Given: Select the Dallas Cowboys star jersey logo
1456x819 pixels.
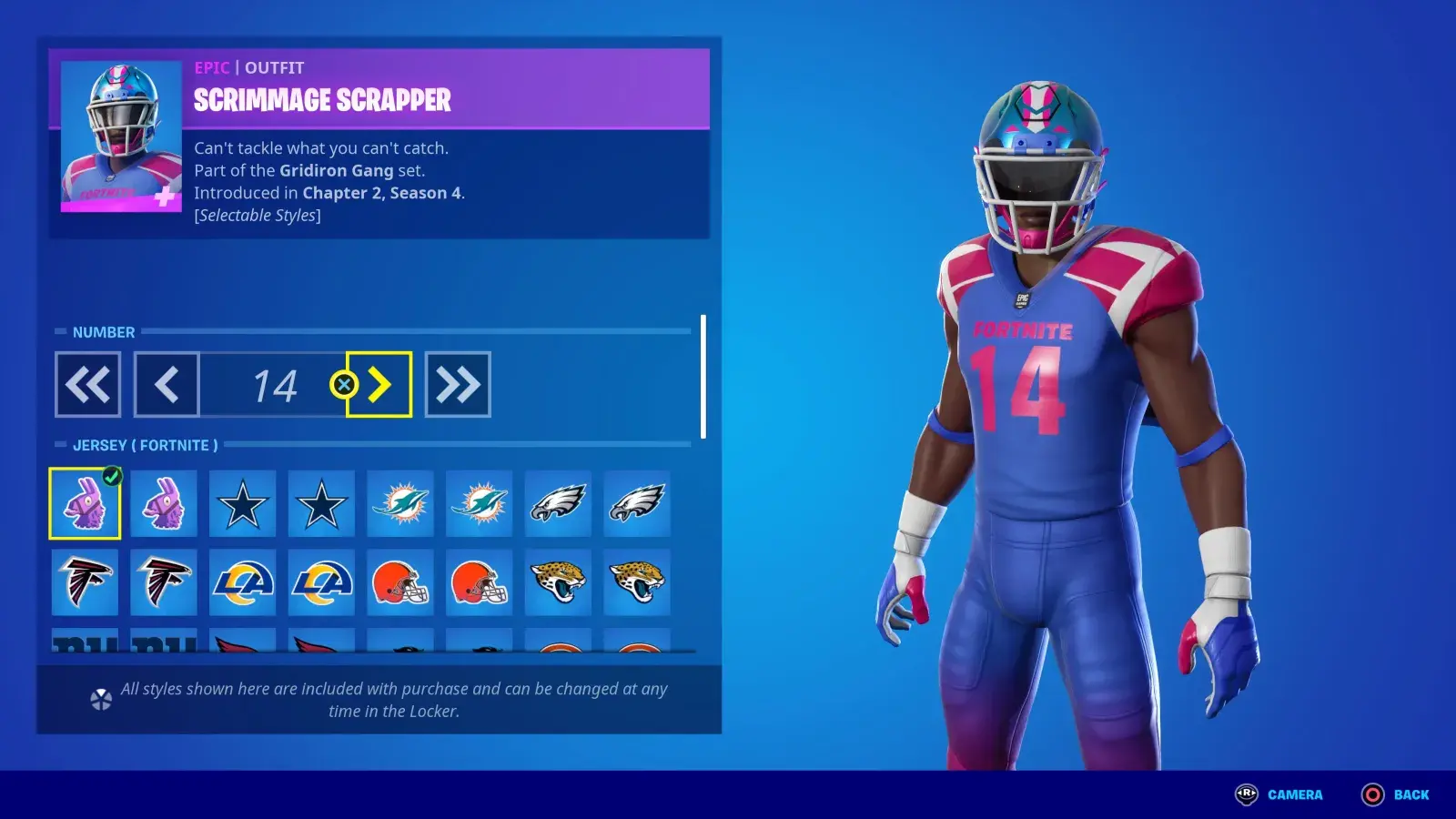Looking at the screenshot, I should tap(242, 504).
